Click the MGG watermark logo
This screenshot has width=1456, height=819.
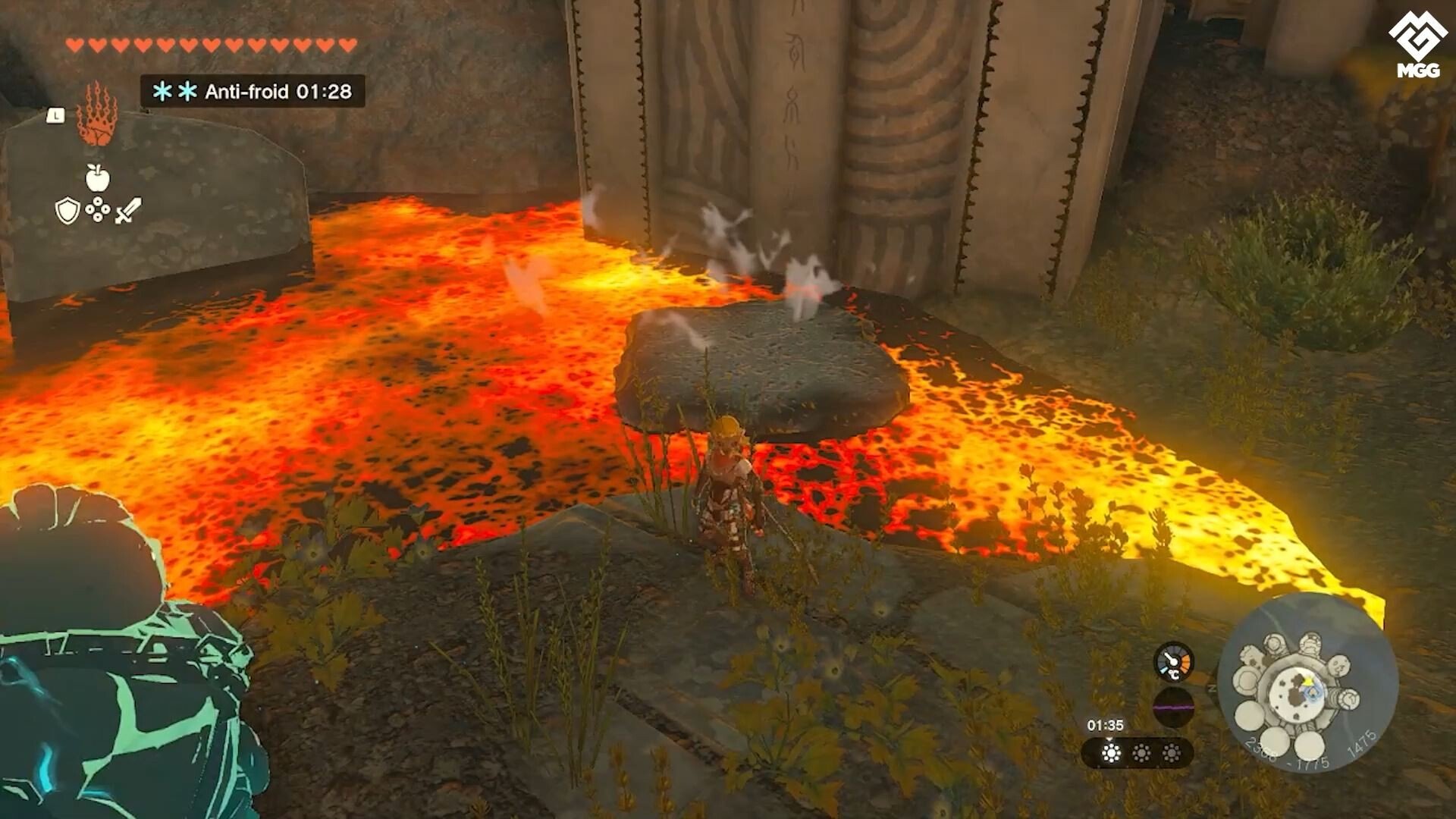(1417, 45)
